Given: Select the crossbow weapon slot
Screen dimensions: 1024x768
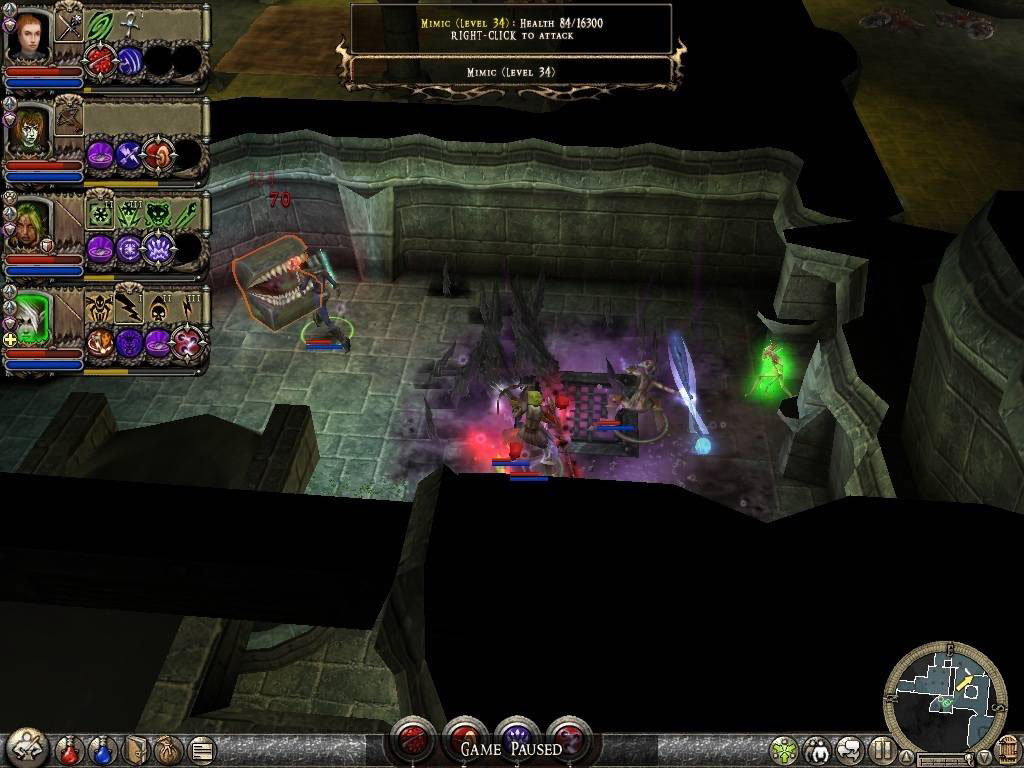Looking at the screenshot, I should click(68, 118).
